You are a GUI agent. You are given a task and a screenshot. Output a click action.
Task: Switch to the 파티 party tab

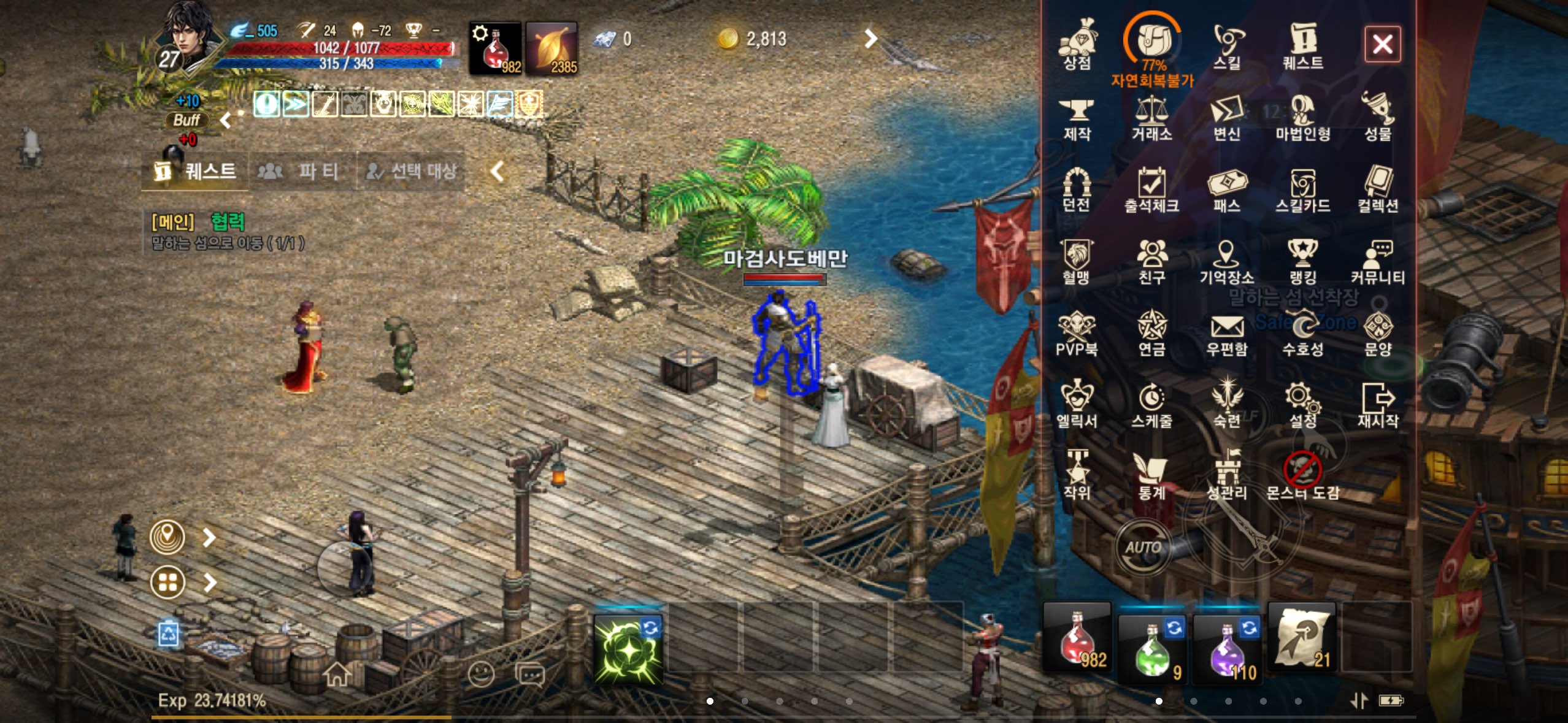point(302,171)
